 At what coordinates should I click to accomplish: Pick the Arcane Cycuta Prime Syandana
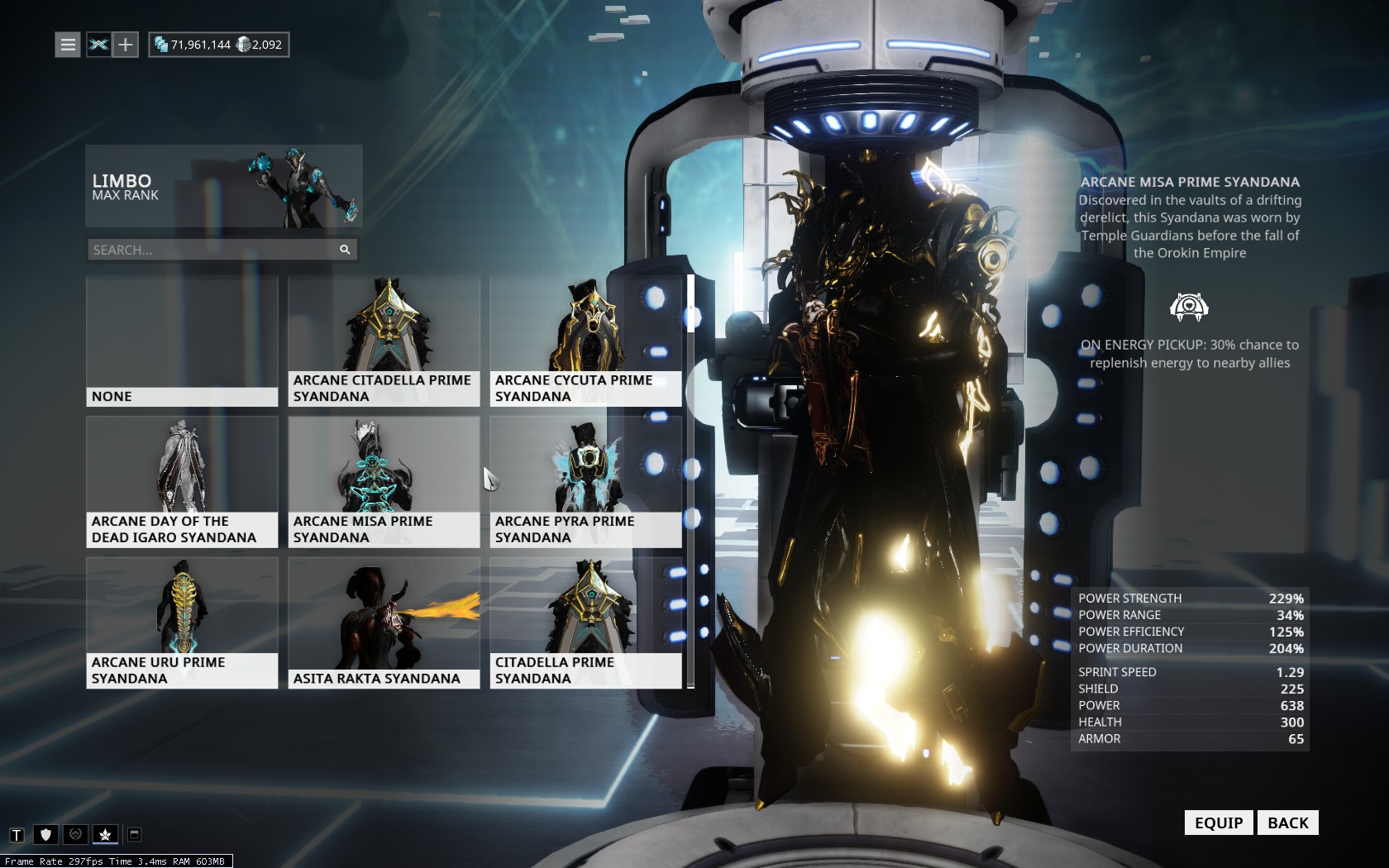585,341
